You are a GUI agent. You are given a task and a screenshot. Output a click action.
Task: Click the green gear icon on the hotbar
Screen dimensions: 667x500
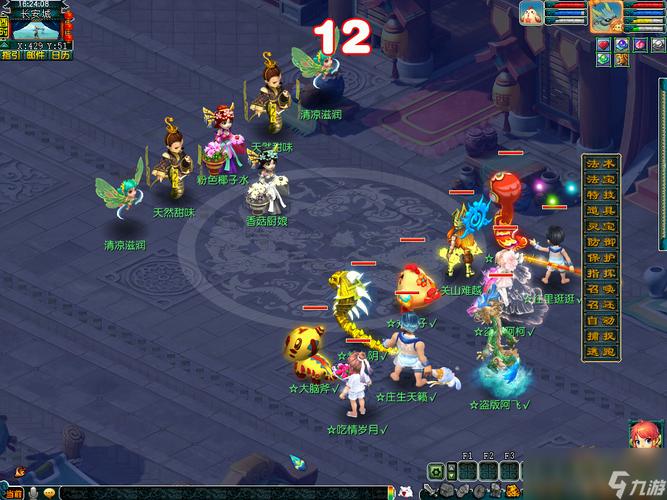pyautogui.click(x=437, y=471)
